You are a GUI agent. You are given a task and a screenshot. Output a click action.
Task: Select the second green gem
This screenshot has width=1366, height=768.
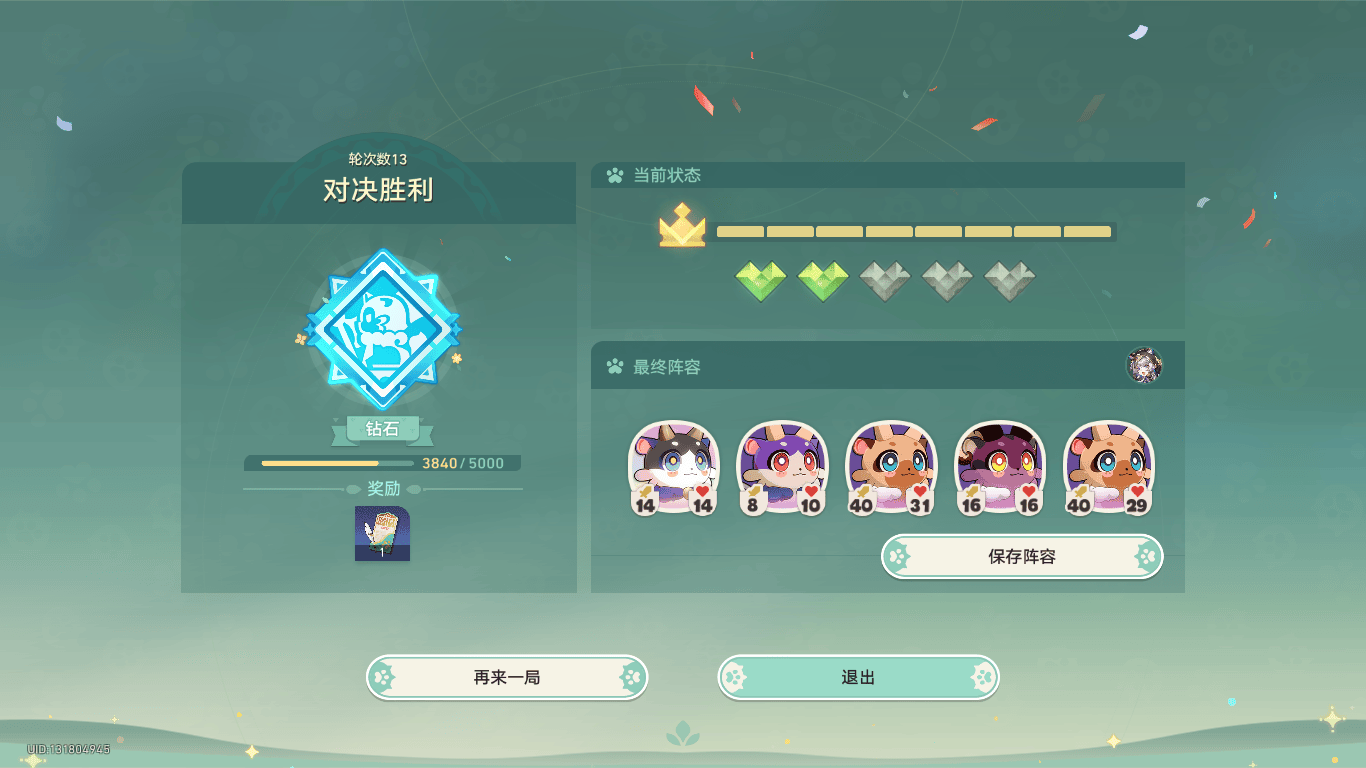click(x=822, y=280)
